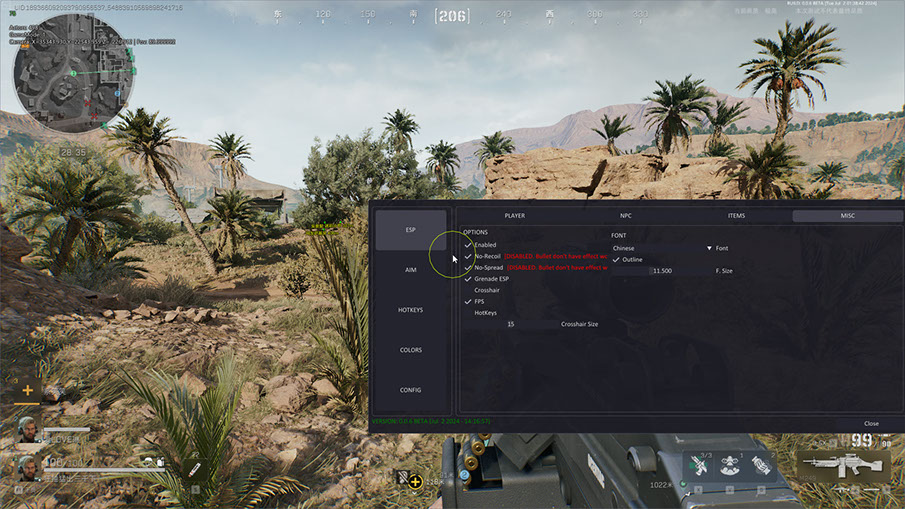Open the ESP section in the sidebar
This screenshot has height=509, width=905.
click(410, 230)
